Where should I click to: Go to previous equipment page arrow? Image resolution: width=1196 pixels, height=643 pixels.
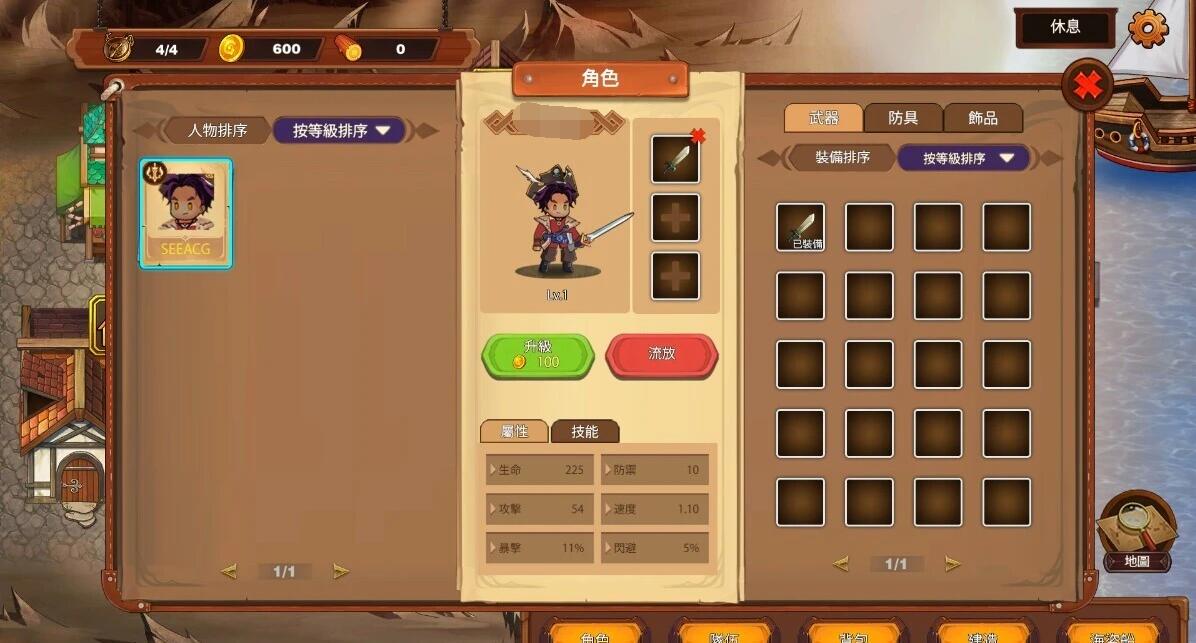[840, 564]
